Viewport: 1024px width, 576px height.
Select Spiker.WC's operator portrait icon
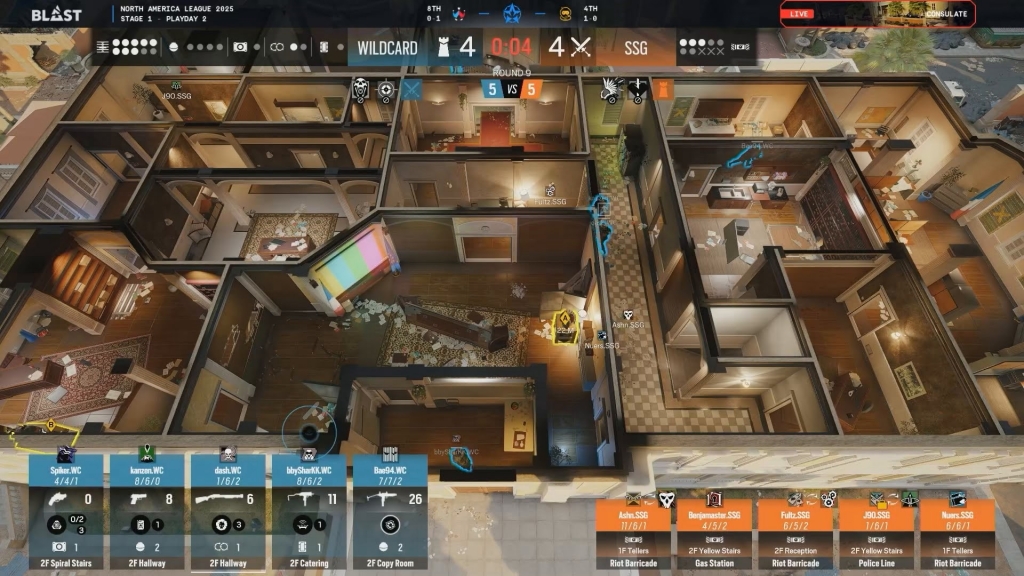66,454
